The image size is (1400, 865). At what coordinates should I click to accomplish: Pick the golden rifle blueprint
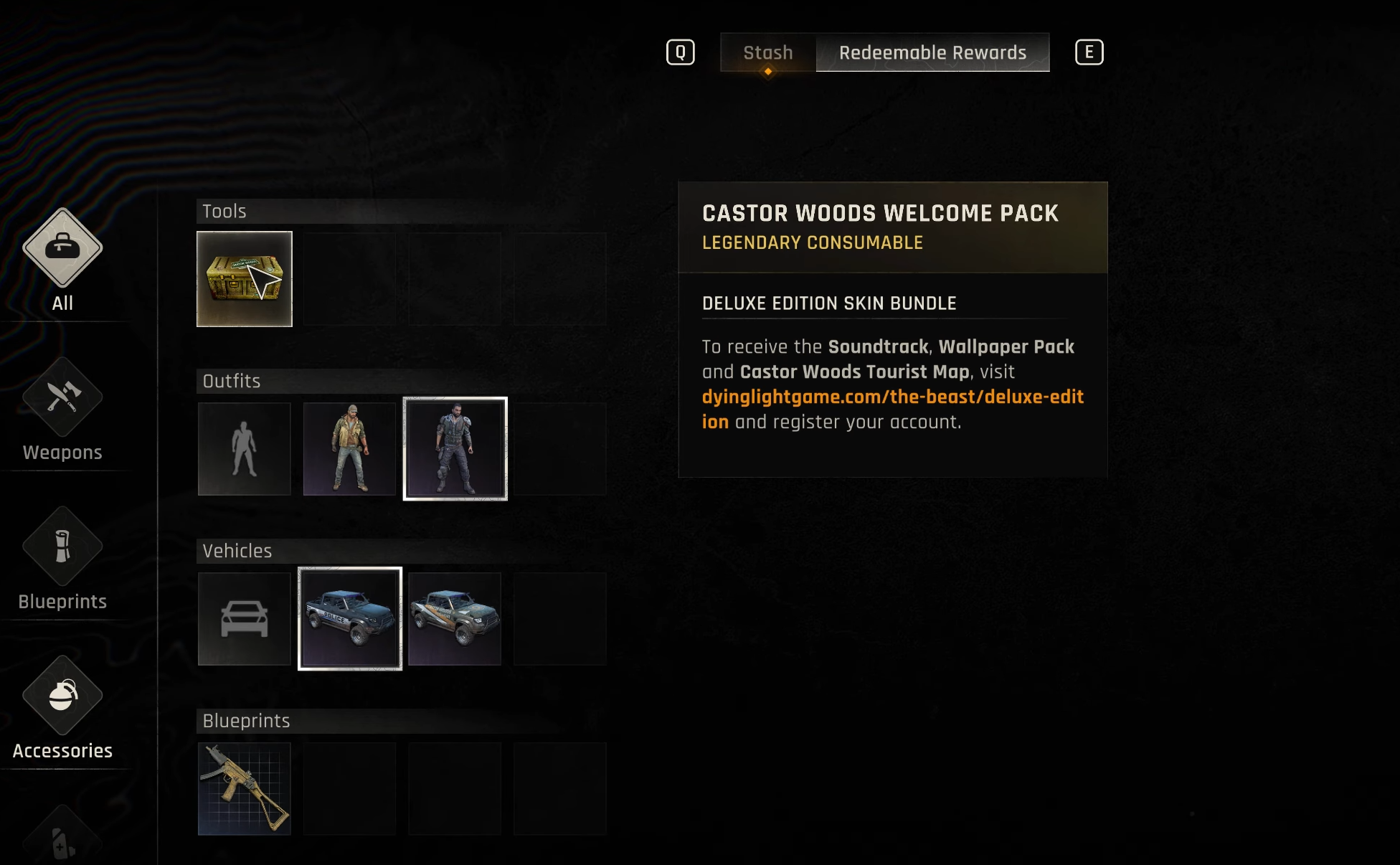coord(245,789)
